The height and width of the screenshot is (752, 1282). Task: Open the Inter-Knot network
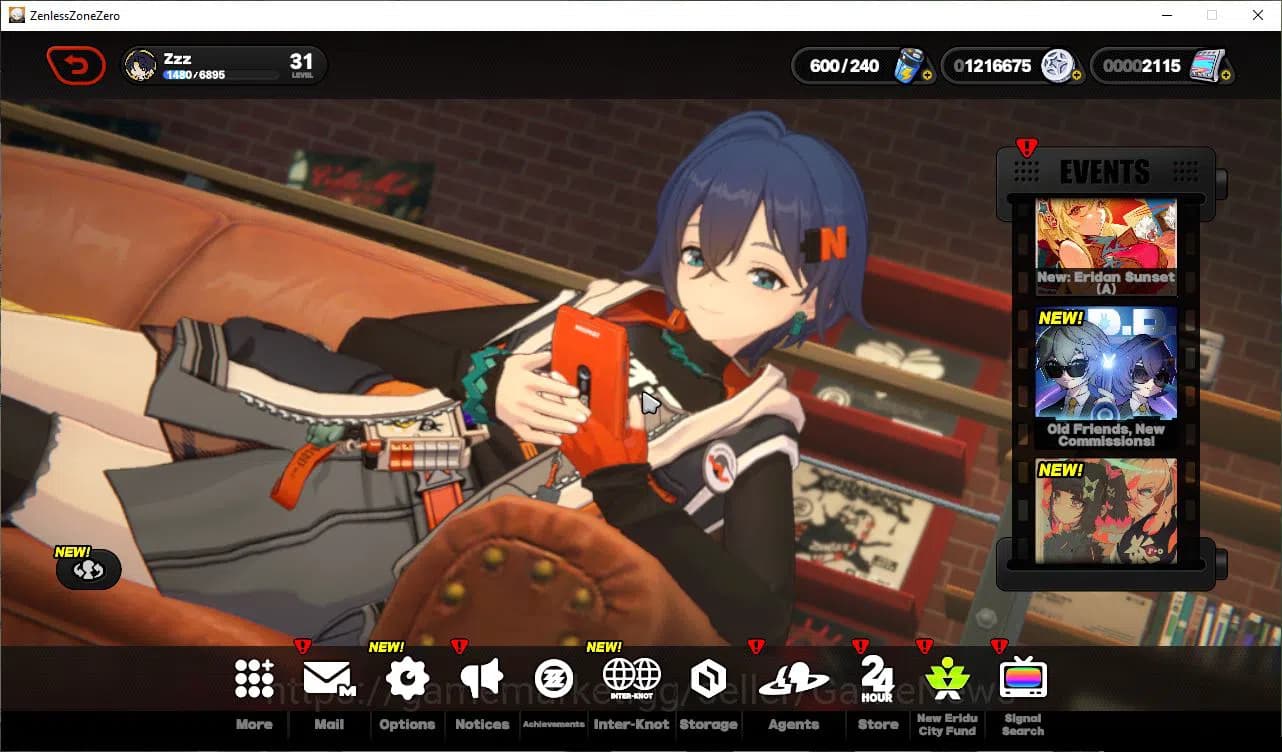click(631, 676)
